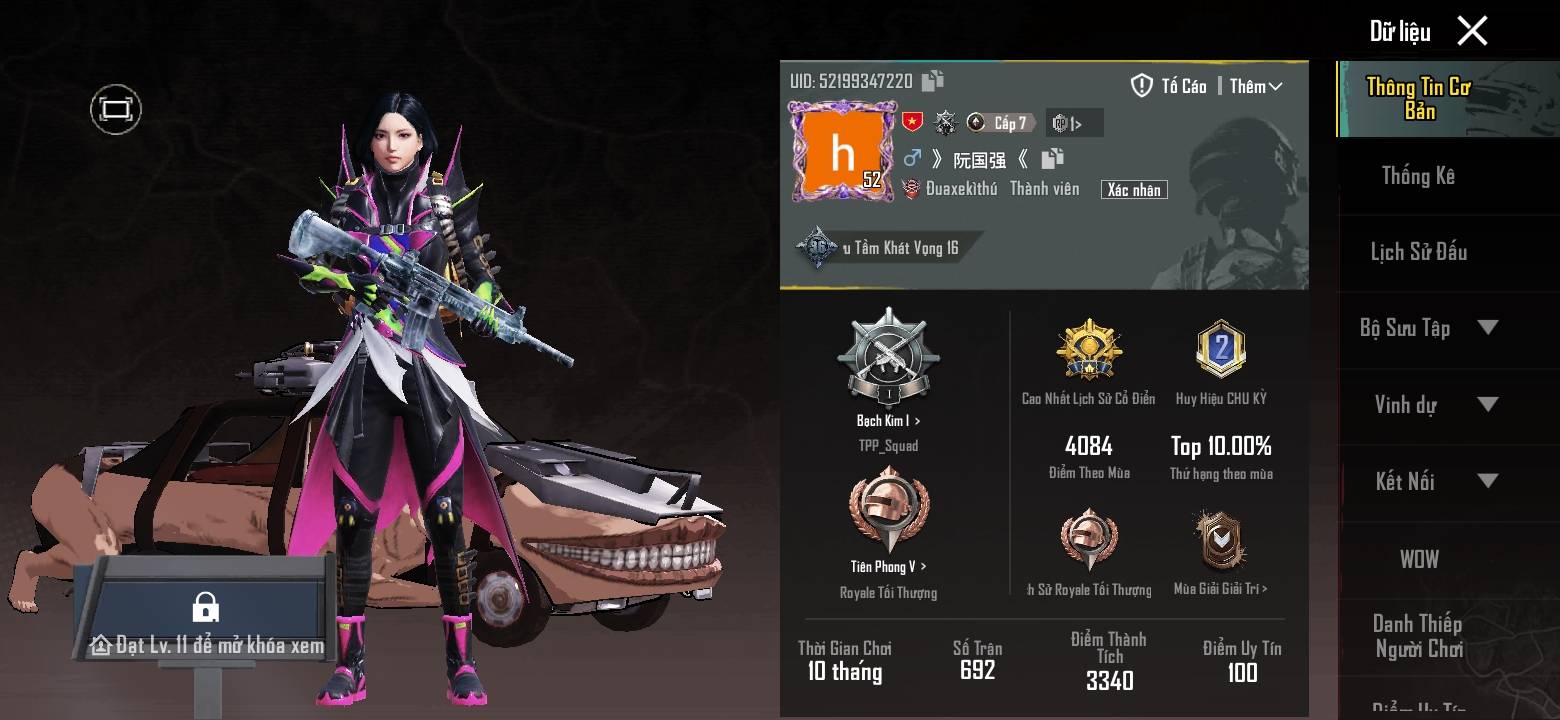Open the WOW tab
1560x720 pixels.
[1418, 559]
